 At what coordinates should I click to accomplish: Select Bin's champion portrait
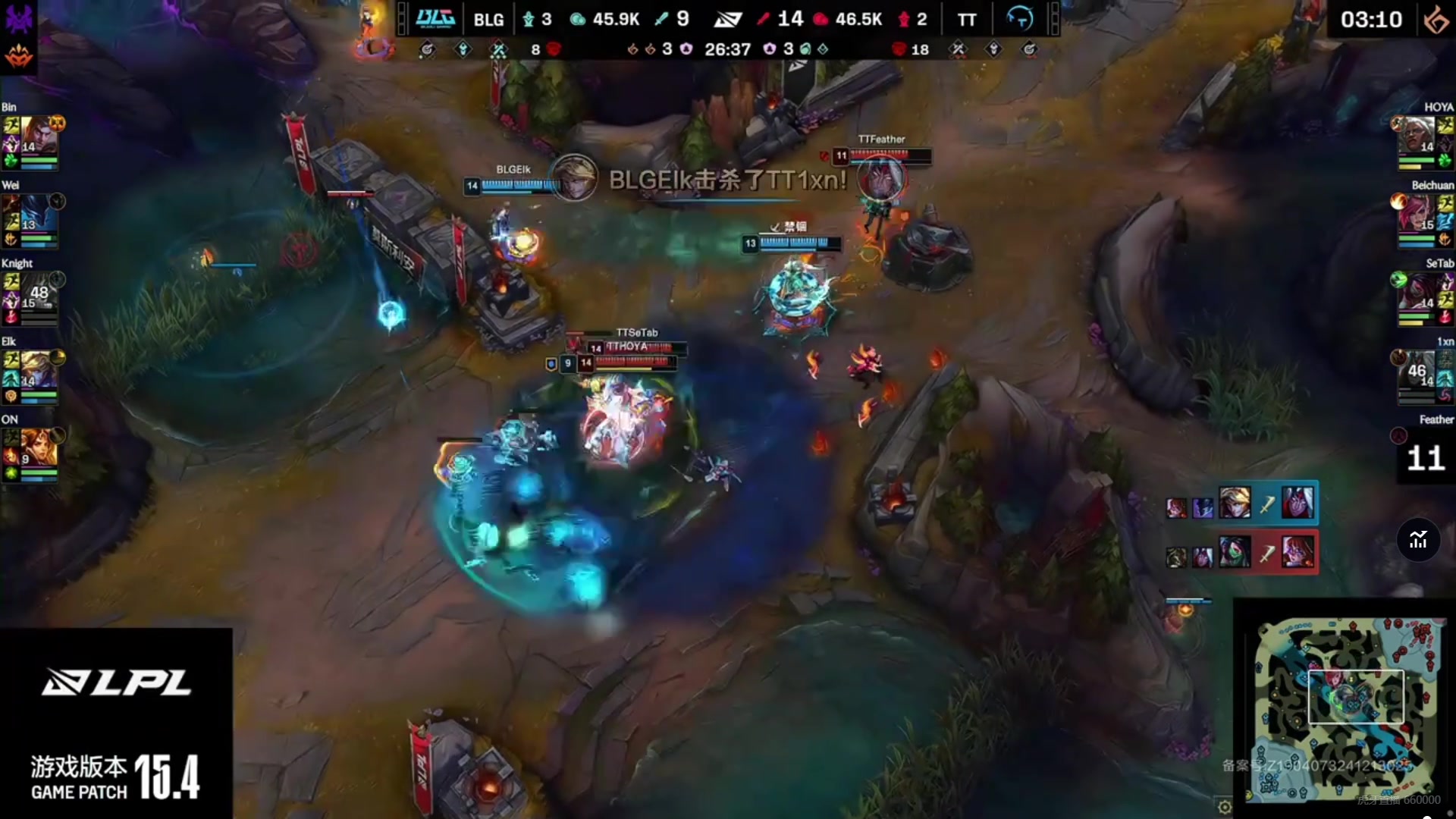point(36,134)
